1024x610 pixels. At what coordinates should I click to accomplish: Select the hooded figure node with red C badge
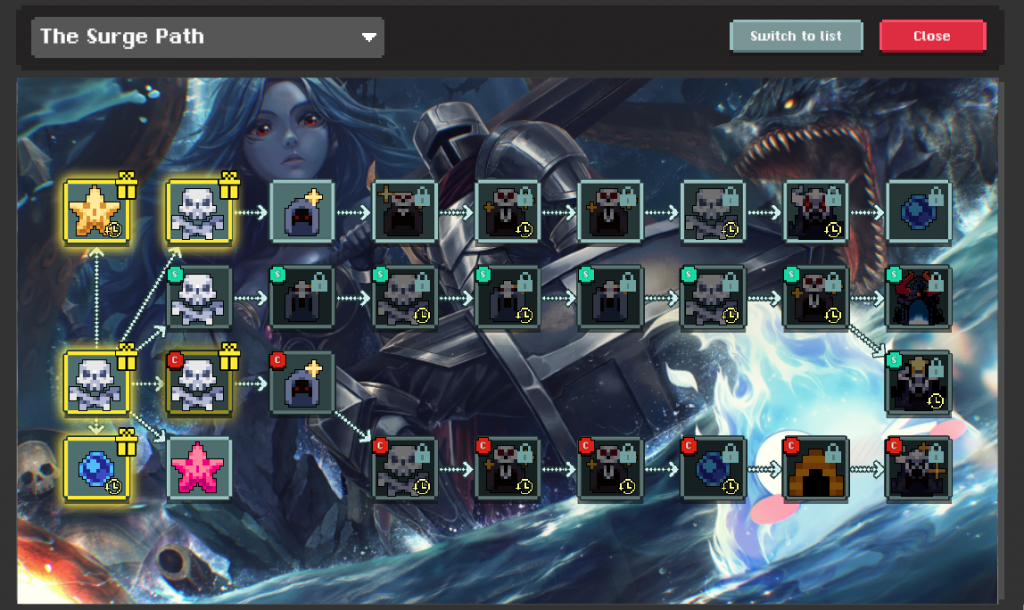(302, 383)
